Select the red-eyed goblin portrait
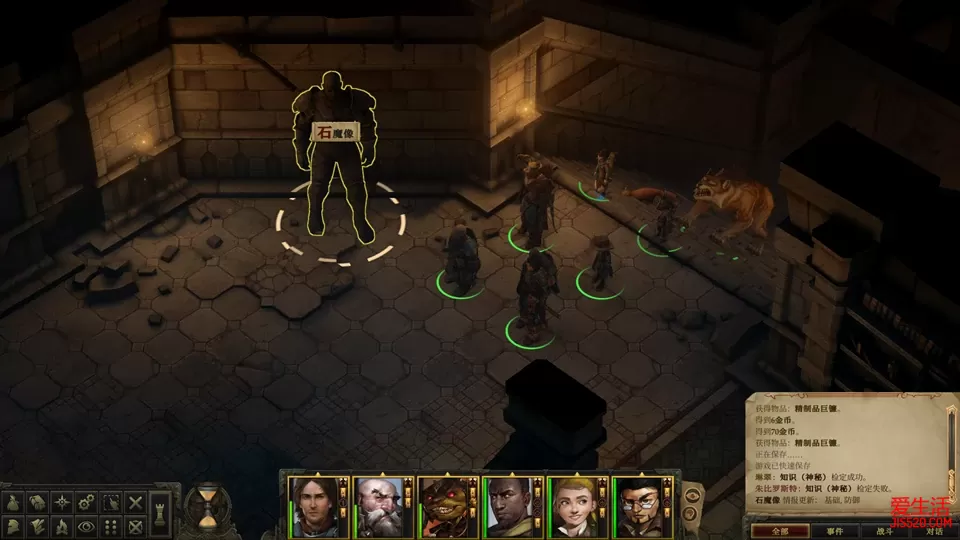 pyautogui.click(x=441, y=508)
